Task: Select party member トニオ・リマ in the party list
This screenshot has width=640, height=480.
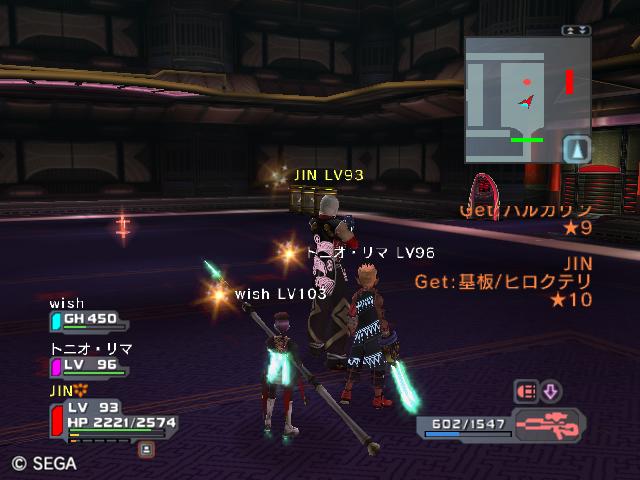Action: click(x=90, y=364)
